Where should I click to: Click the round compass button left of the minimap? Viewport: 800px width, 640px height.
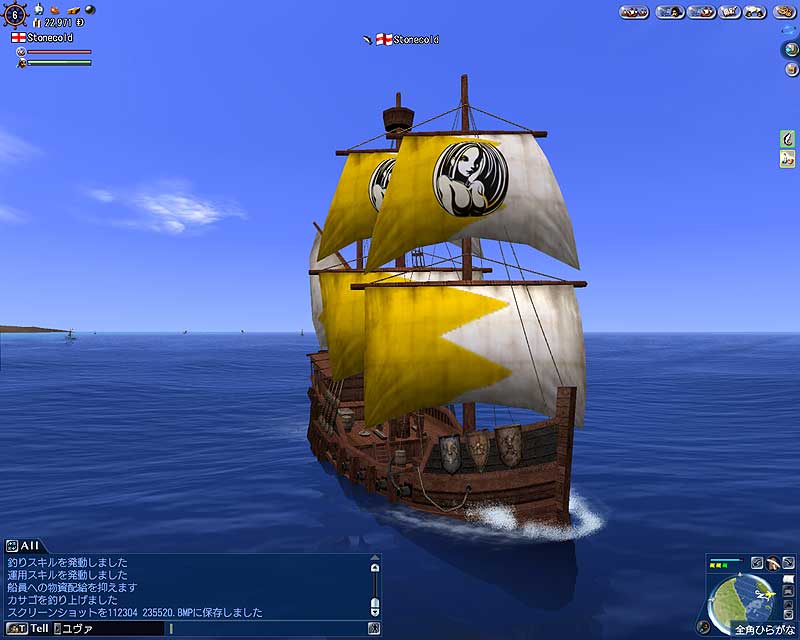tap(703, 627)
